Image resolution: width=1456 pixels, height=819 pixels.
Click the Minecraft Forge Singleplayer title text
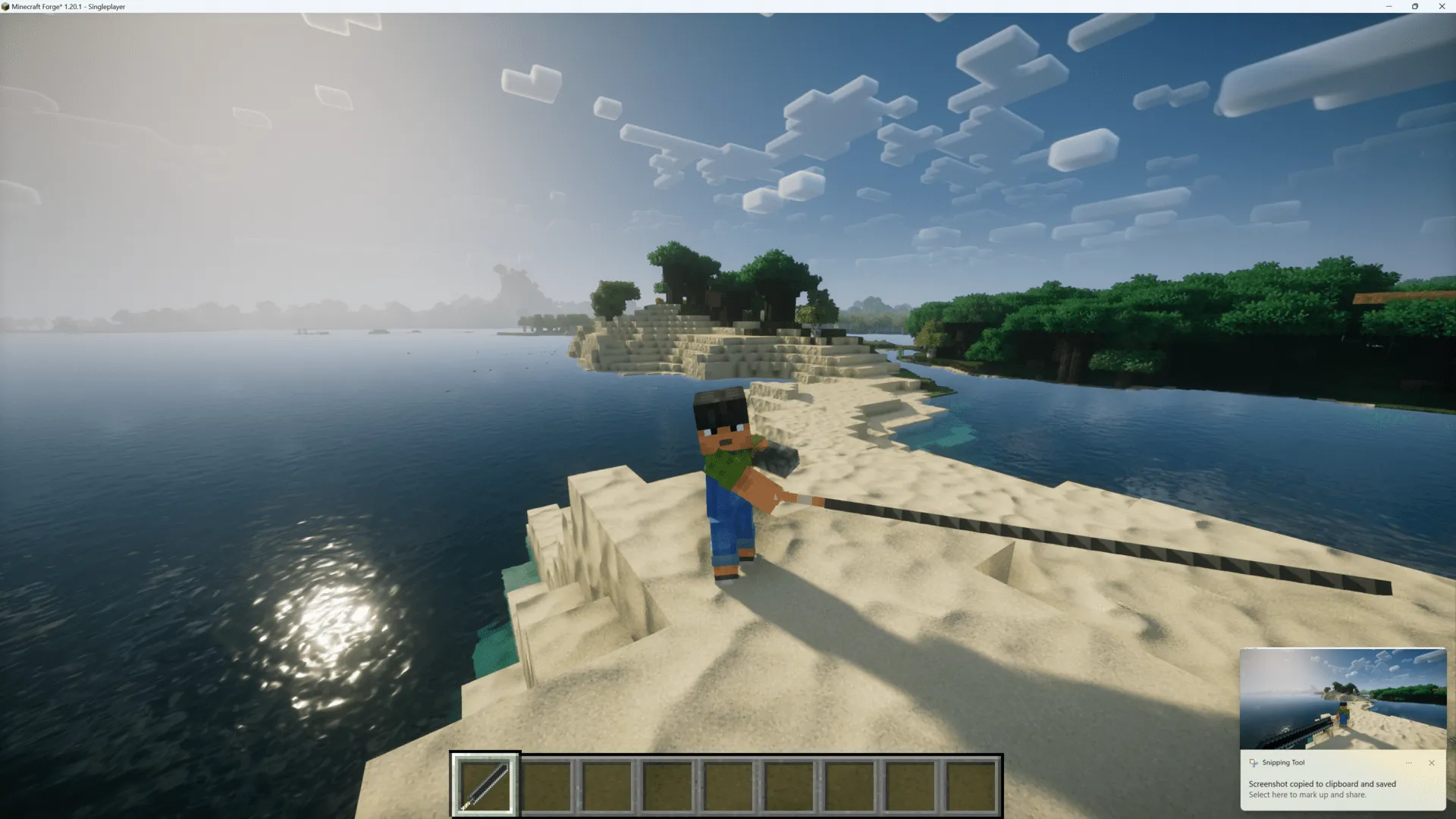click(x=67, y=6)
